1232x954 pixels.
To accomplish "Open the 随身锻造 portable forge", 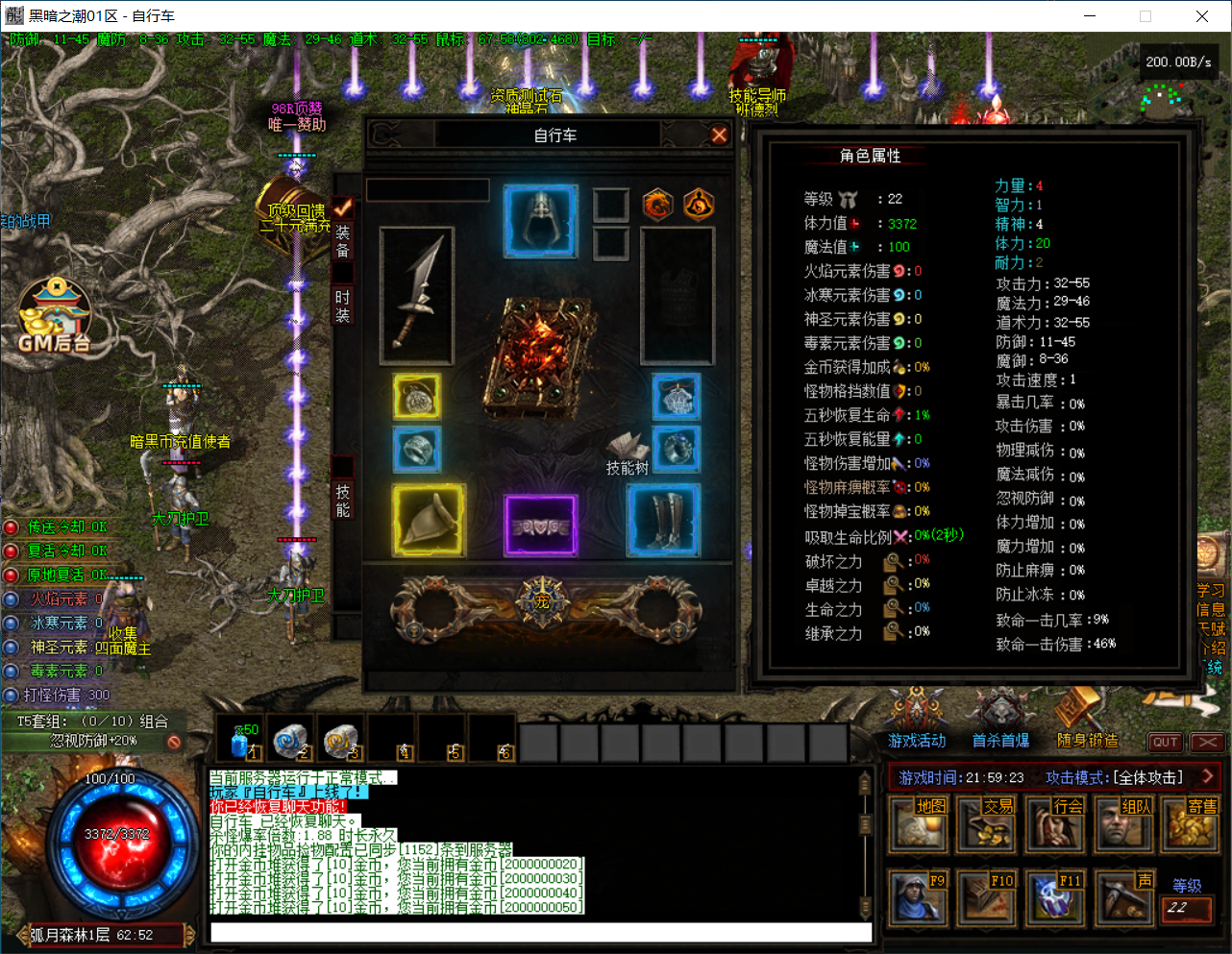I will click(1087, 721).
